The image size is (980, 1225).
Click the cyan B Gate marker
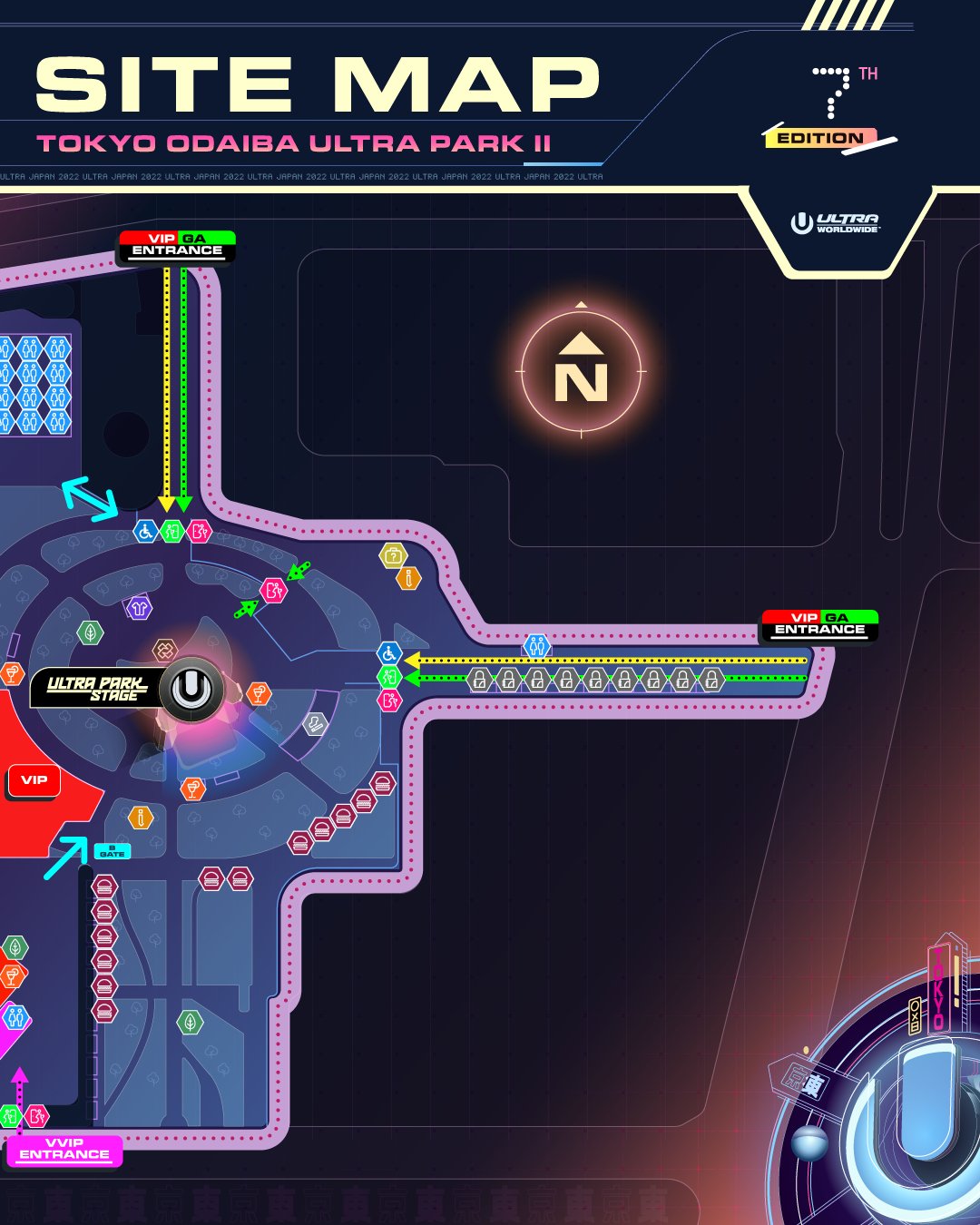113,851
